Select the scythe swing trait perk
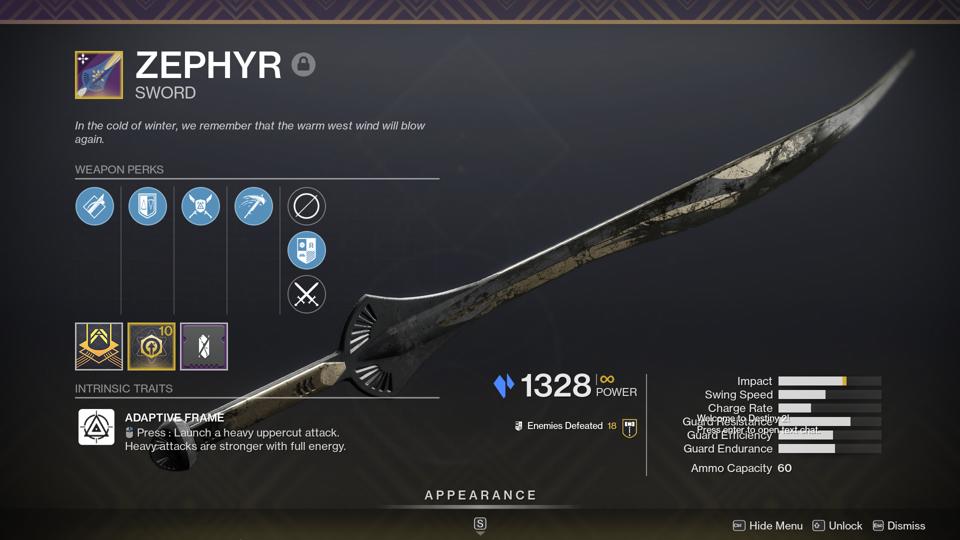This screenshot has height=540, width=960. pyautogui.click(x=253, y=207)
